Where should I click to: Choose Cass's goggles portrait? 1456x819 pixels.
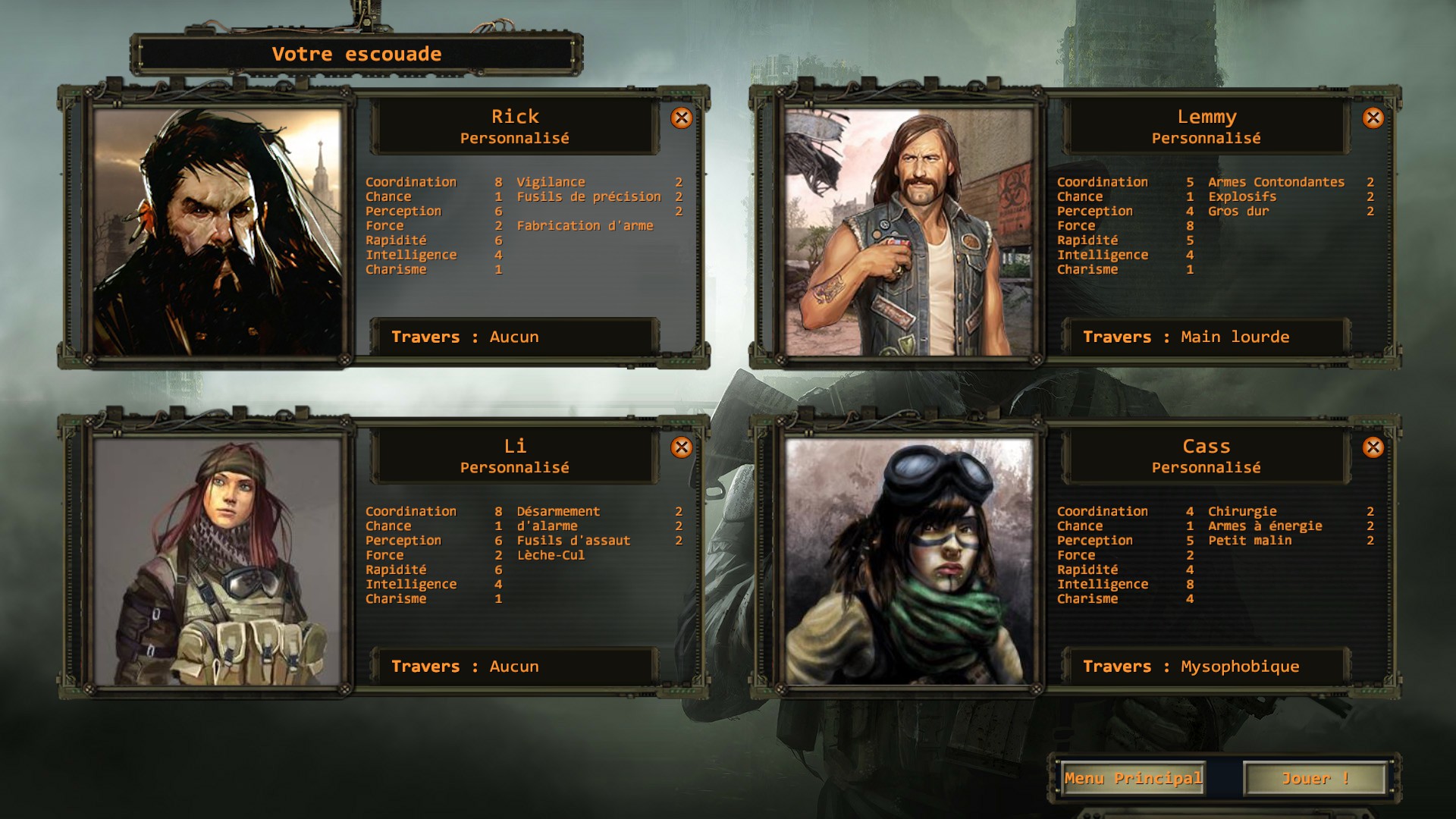[908, 561]
